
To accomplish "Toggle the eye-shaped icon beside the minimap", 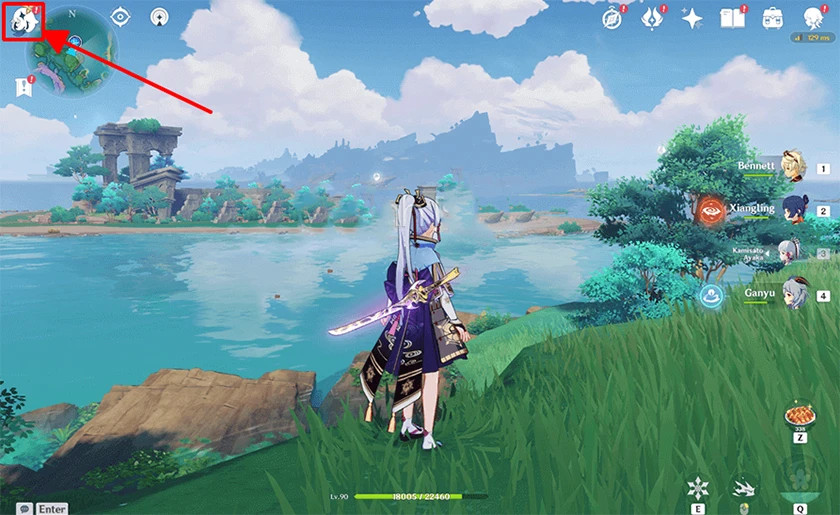I will [120, 17].
